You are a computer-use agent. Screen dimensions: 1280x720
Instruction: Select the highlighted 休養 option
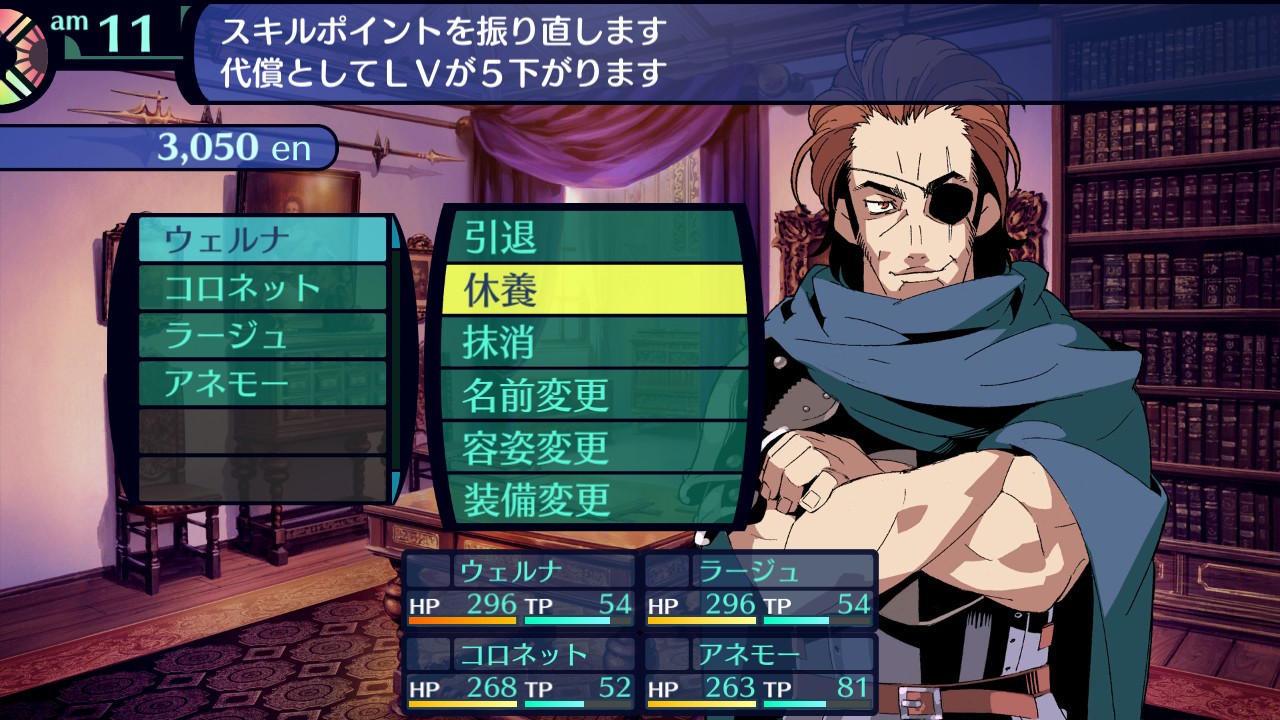point(594,290)
